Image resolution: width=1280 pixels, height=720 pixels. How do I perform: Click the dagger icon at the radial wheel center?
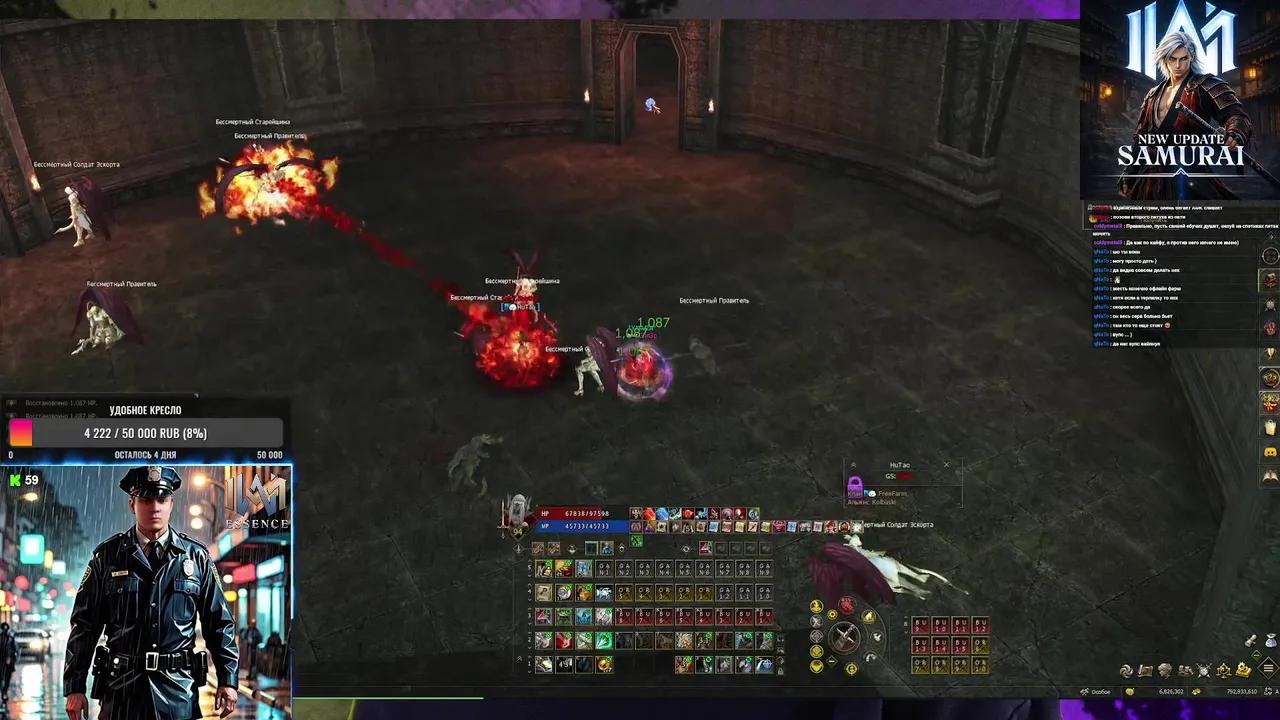(844, 637)
